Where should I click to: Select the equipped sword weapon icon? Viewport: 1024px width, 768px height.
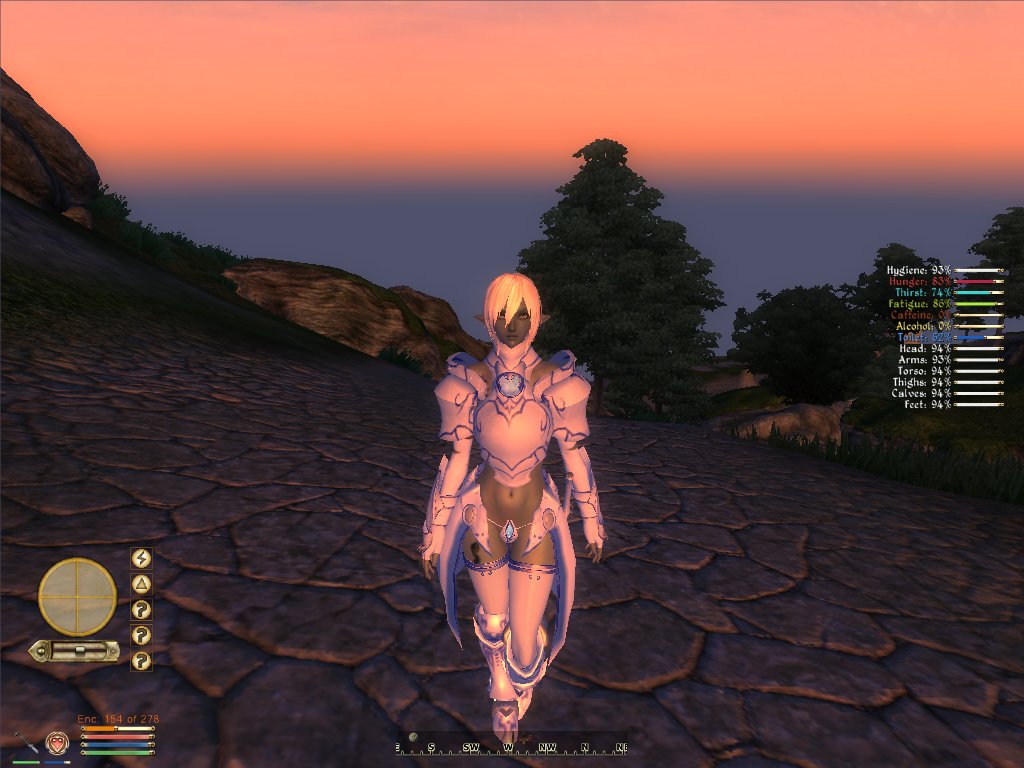25,742
